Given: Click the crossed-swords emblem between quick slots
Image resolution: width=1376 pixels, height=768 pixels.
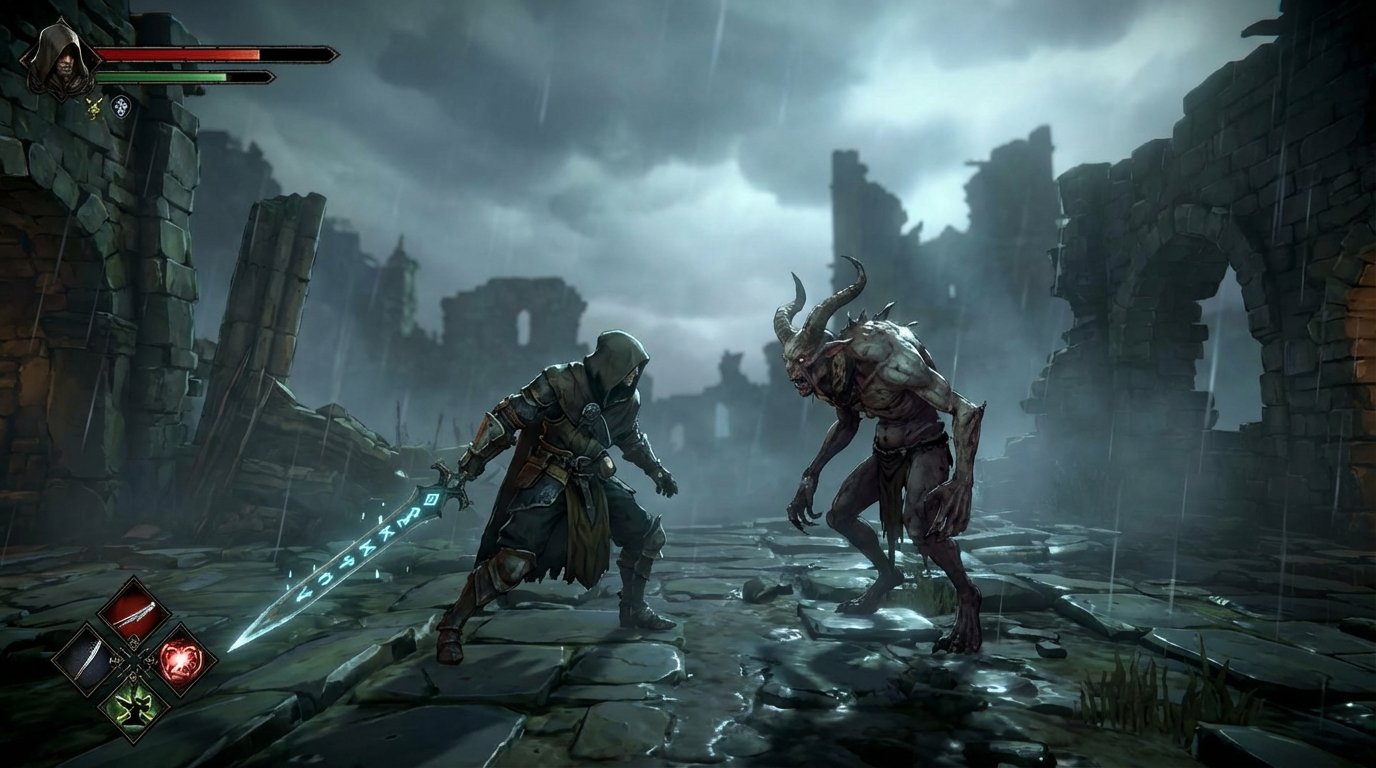Looking at the screenshot, I should tap(133, 660).
